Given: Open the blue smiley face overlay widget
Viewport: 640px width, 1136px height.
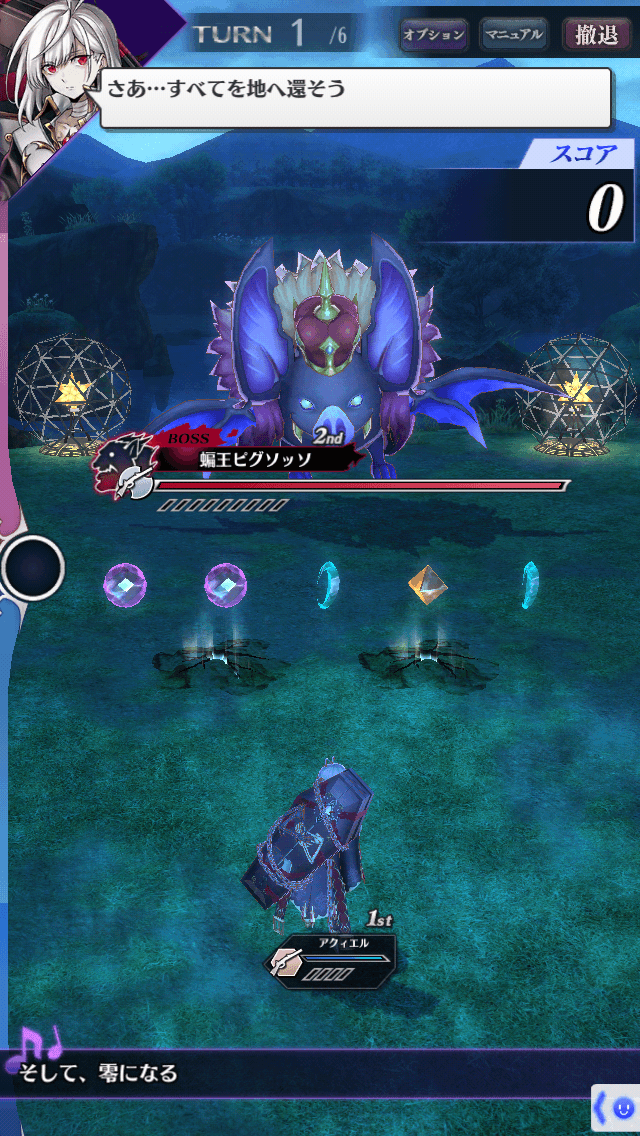Looking at the screenshot, I should pos(623,1108).
